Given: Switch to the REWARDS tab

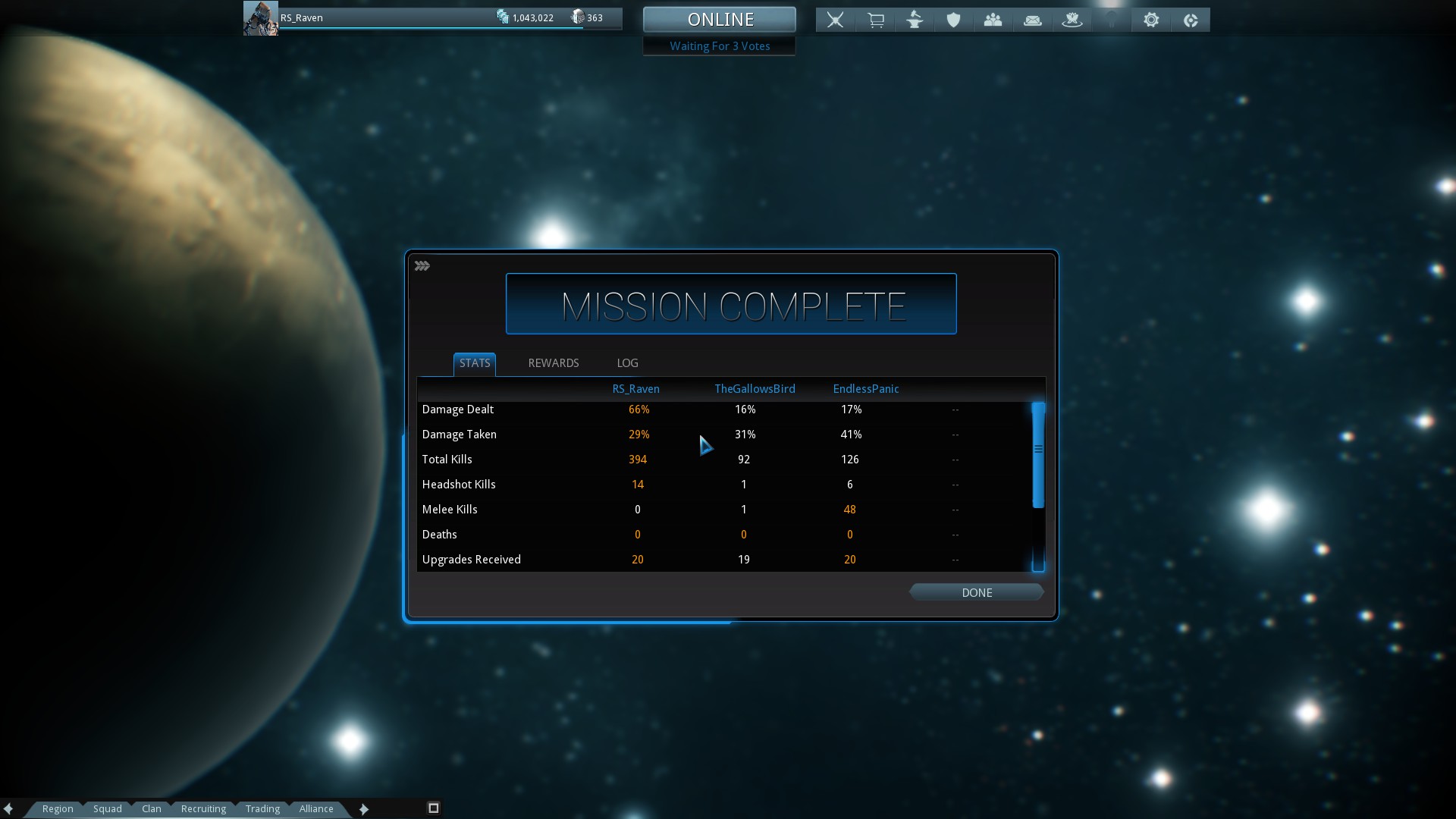Looking at the screenshot, I should pyautogui.click(x=553, y=363).
